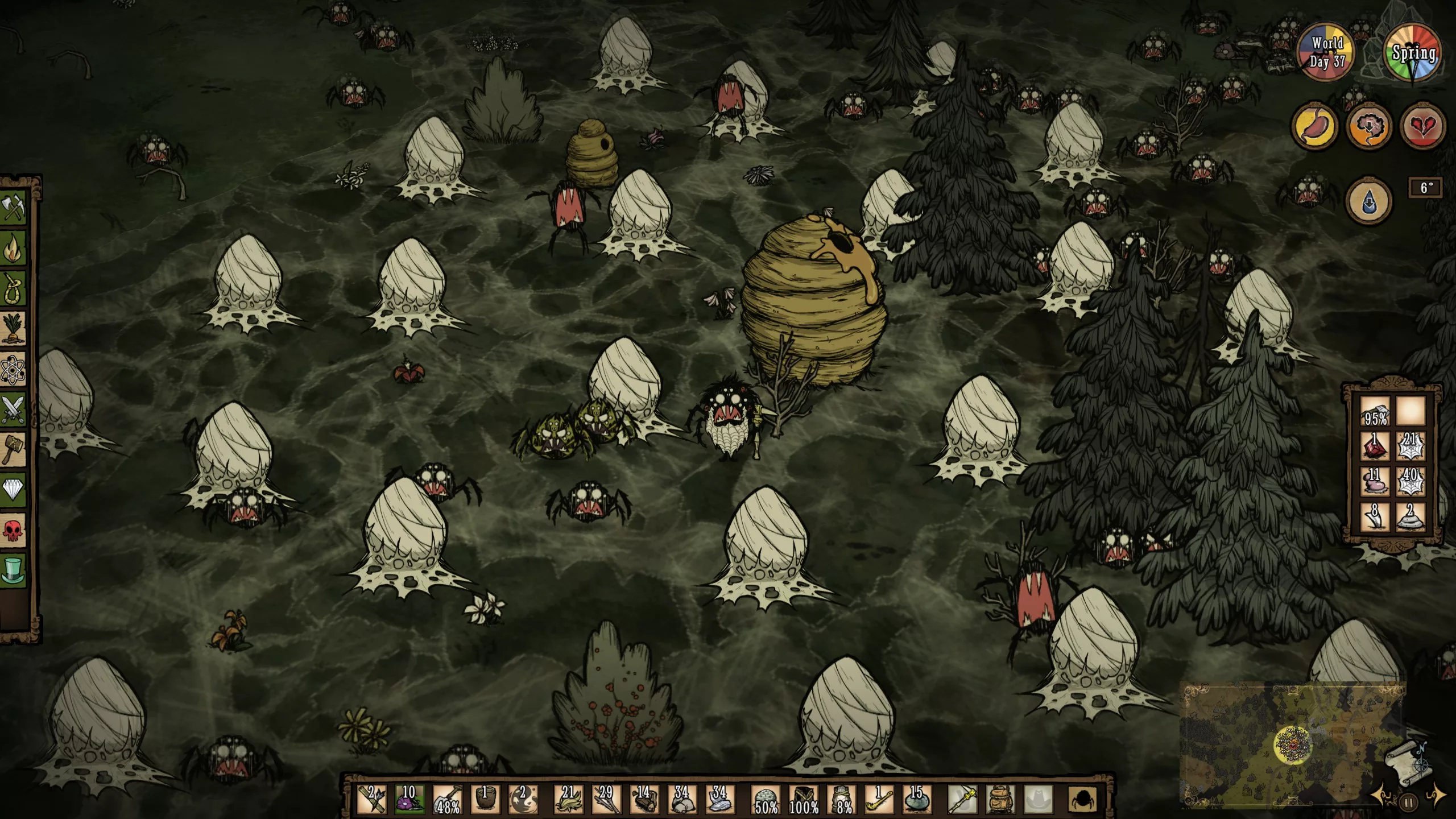The image size is (1456, 819).
Task: Open the Structures crafting tab with hammer icon
Action: click(x=14, y=448)
